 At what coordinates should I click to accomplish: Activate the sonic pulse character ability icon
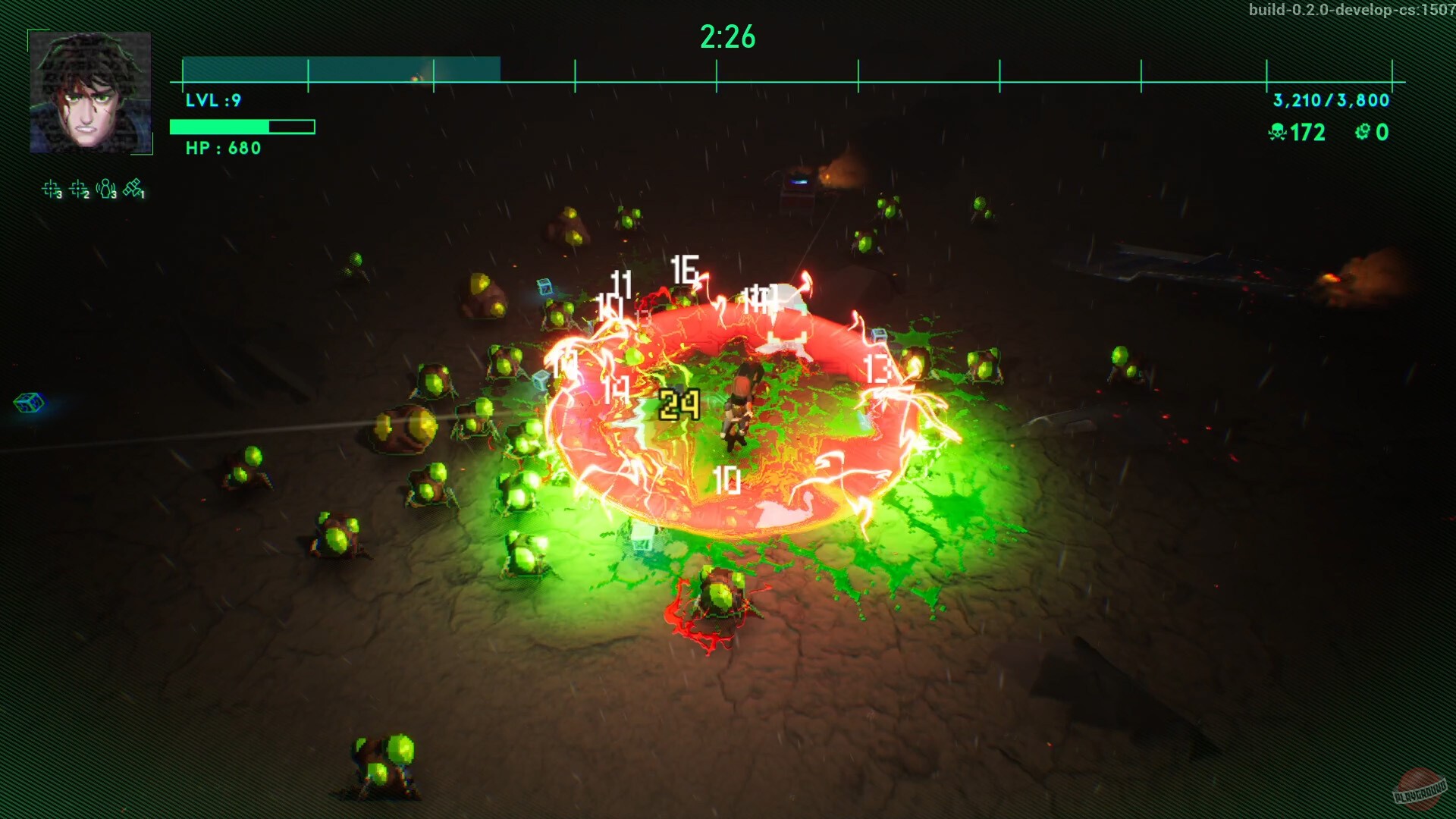[x=105, y=188]
